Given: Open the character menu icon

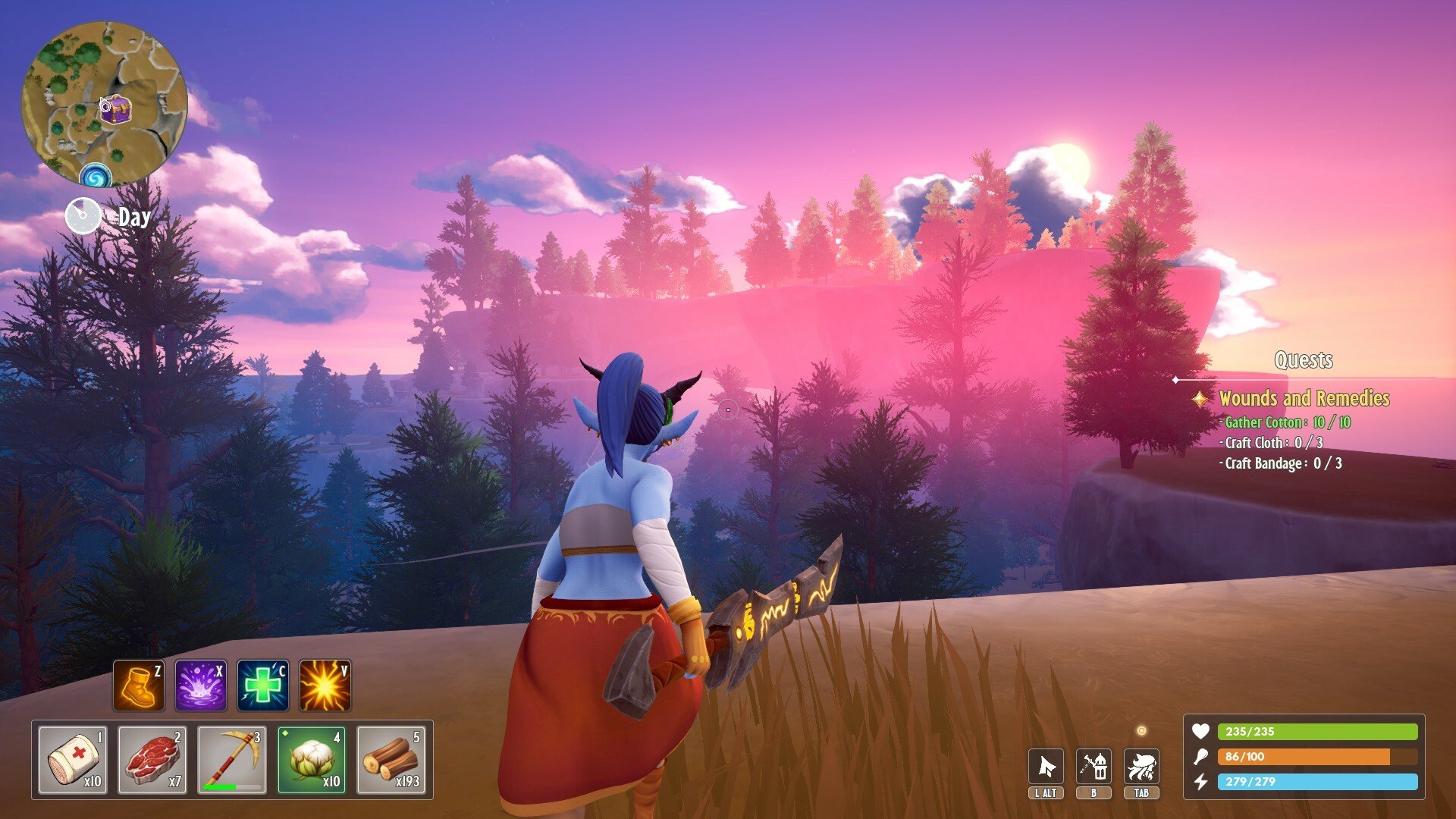Looking at the screenshot, I should 1141,767.
